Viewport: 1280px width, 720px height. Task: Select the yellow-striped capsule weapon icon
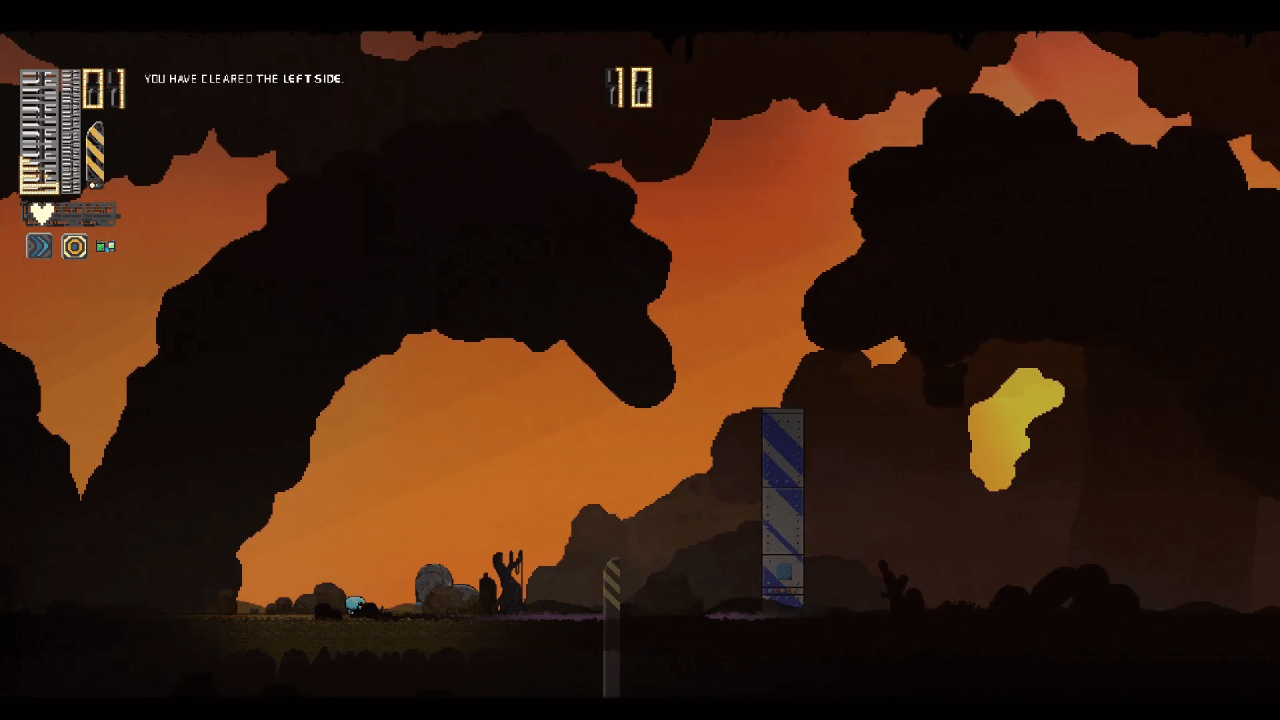pyautogui.click(x=95, y=153)
